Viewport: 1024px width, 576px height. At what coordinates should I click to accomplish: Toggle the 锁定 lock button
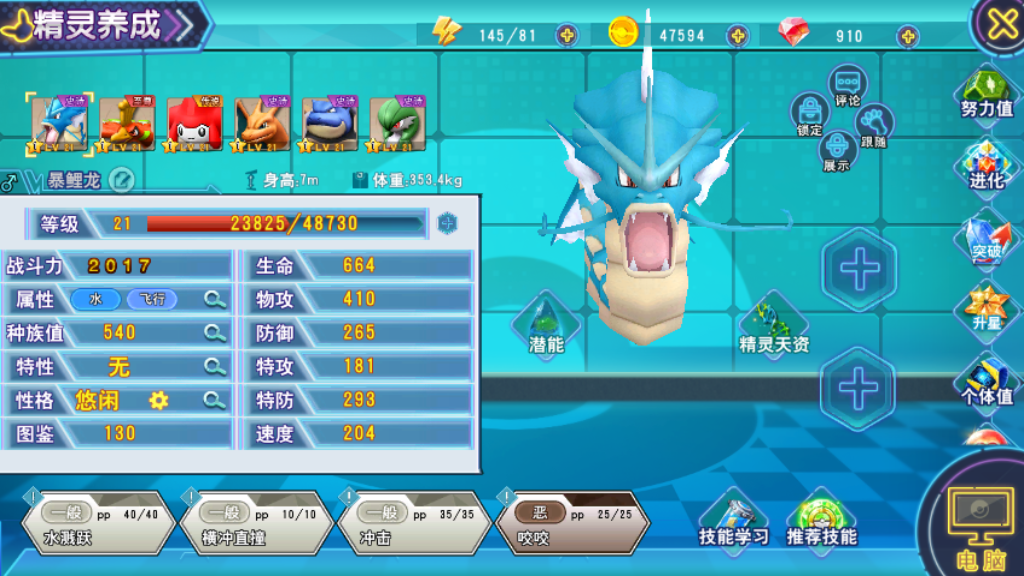coord(809,114)
